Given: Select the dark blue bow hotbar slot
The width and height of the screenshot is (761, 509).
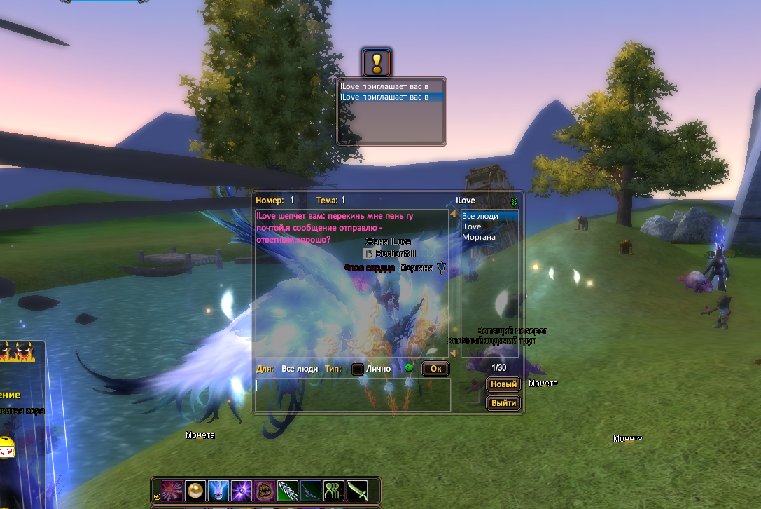Looking at the screenshot, I should 311,491.
